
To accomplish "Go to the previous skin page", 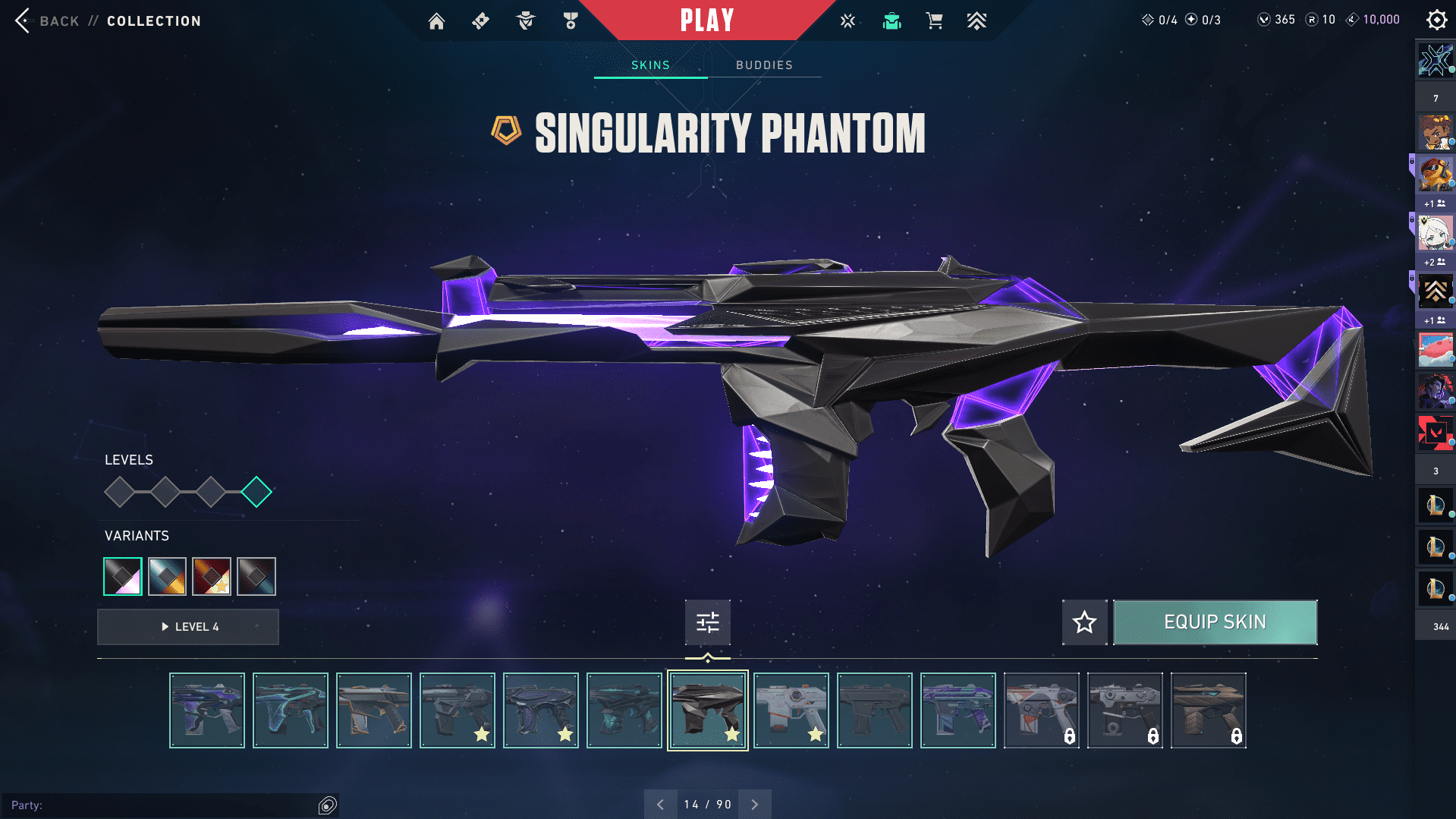I will [660, 805].
